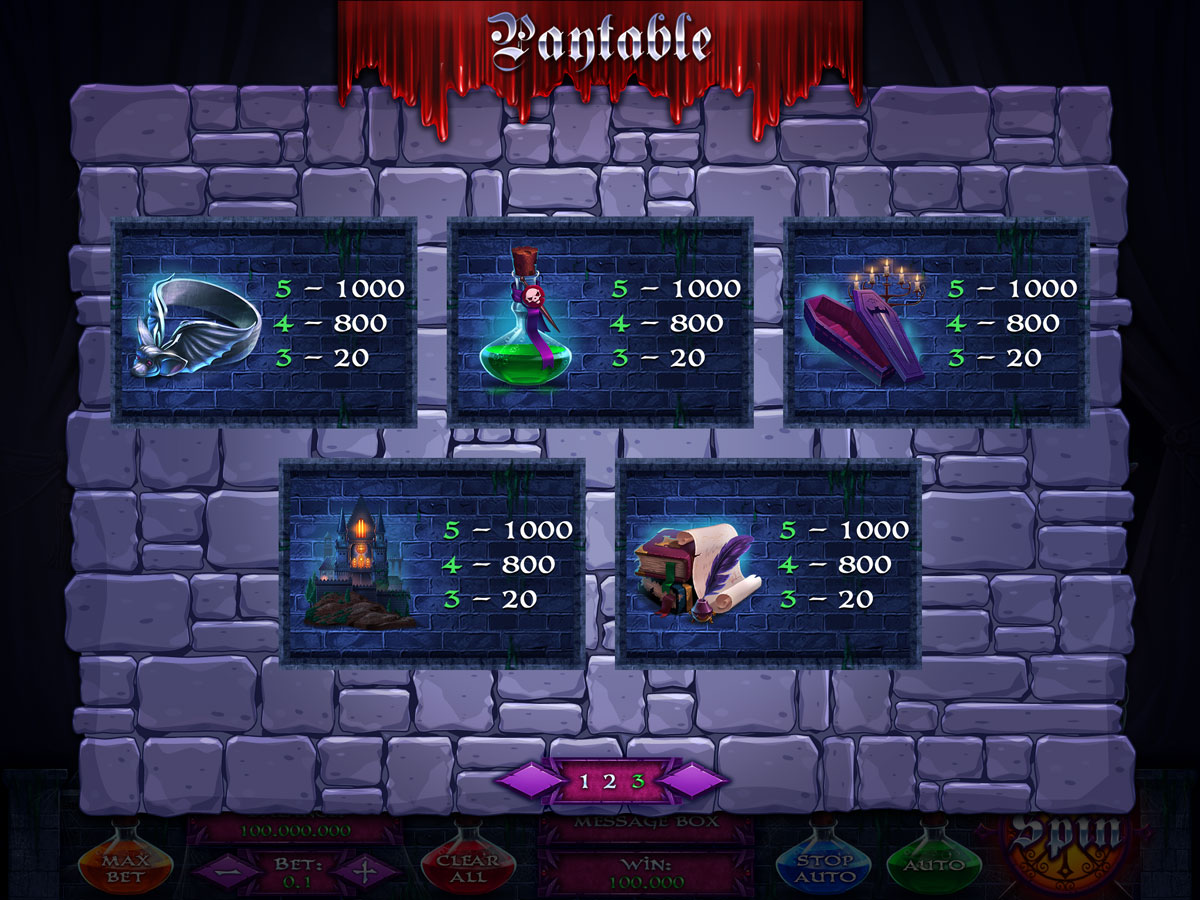Viewport: 1200px width, 900px height.
Task: Open paytable page 2
Action: pos(610,782)
